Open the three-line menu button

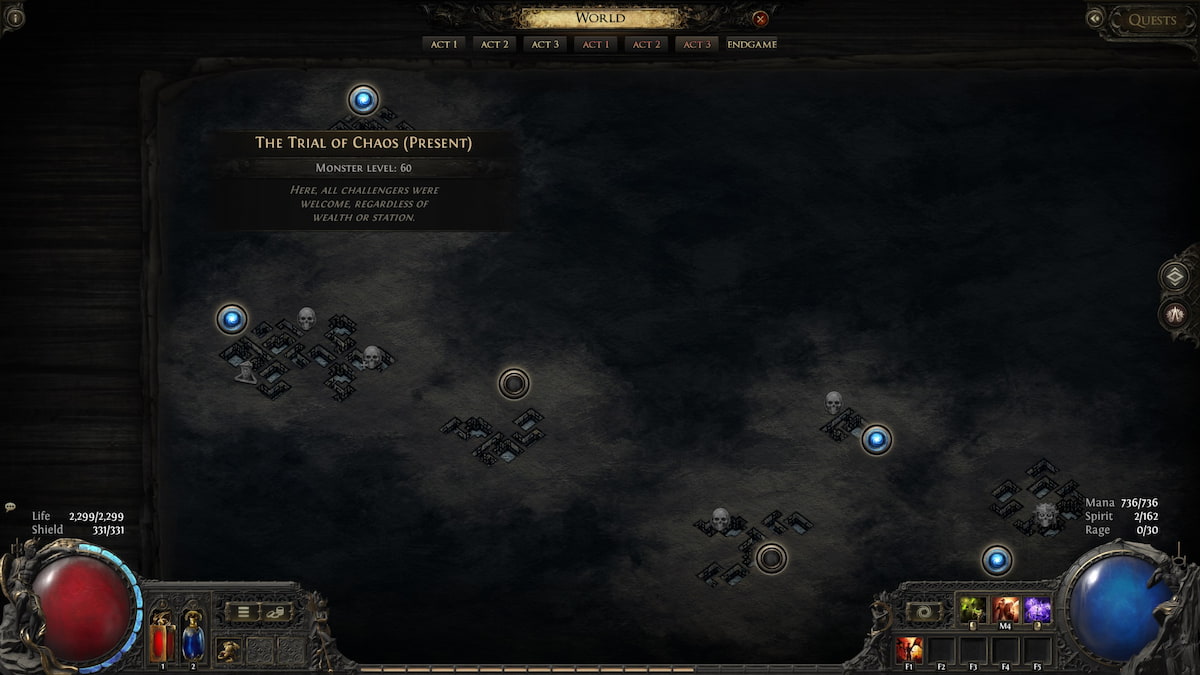243,611
